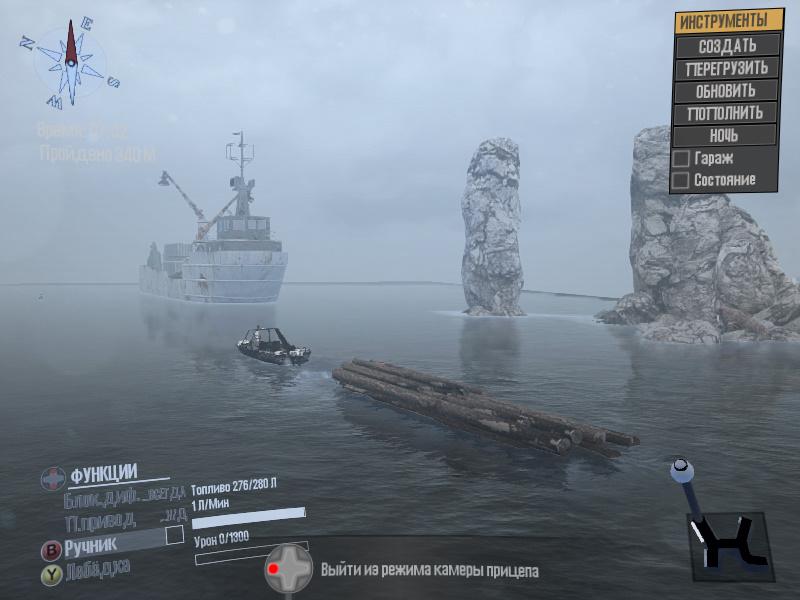
Task: Open the Функции functions list header
Action: [x=103, y=473]
